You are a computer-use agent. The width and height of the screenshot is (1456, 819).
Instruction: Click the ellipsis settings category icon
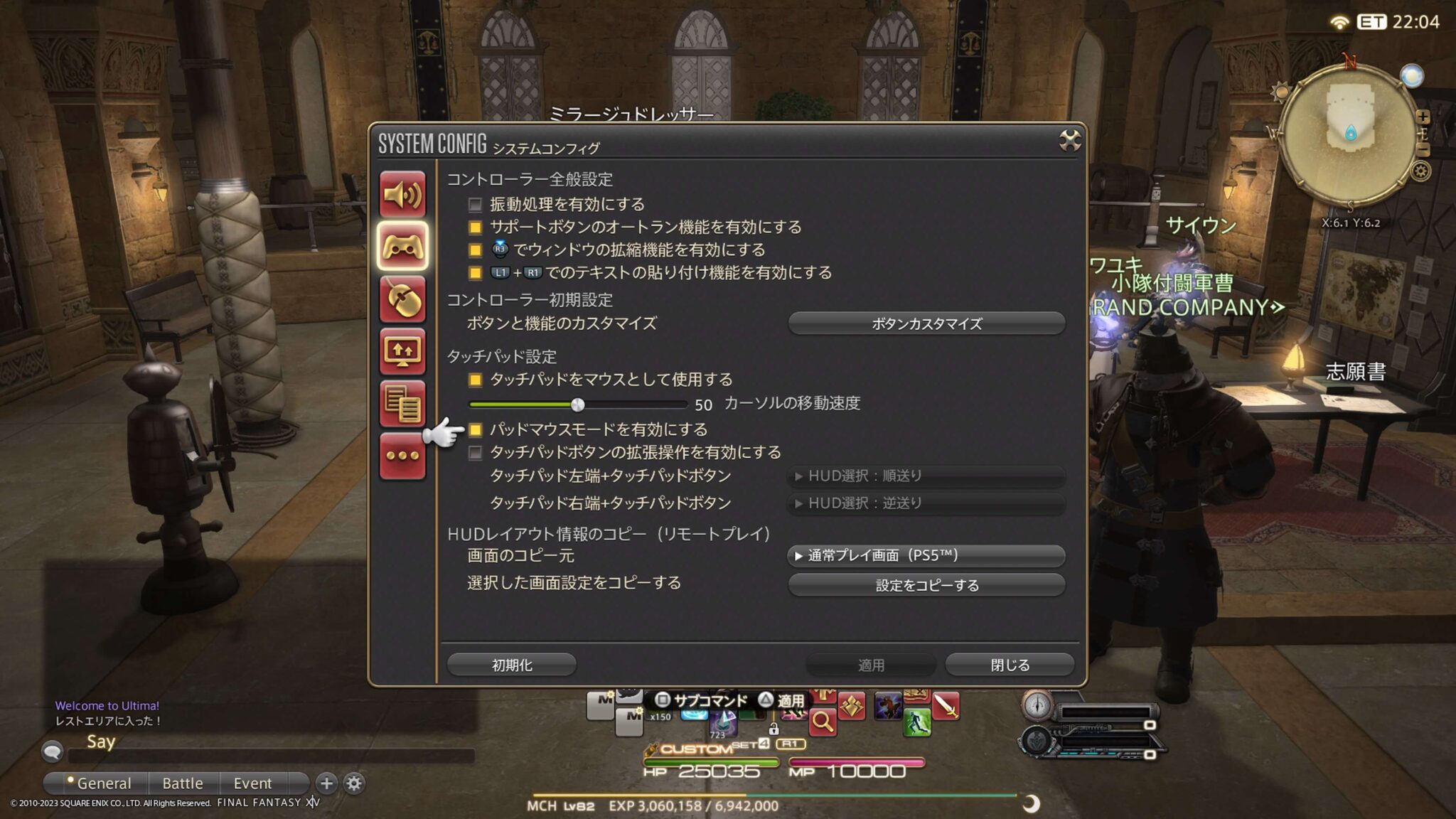click(x=403, y=457)
